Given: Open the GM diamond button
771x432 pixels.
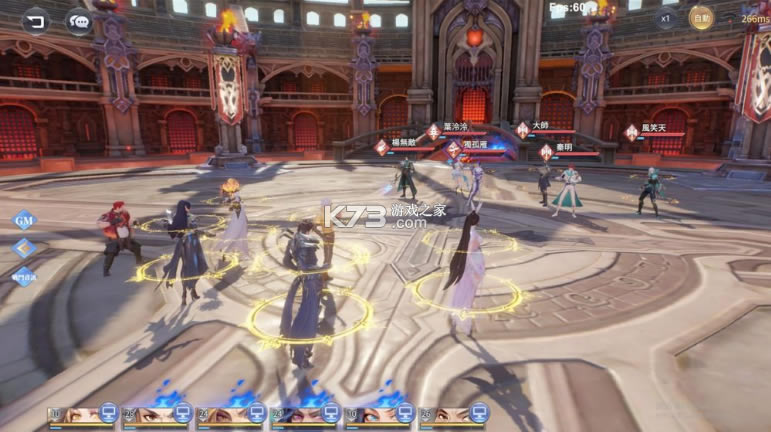Looking at the screenshot, I should tap(24, 221).
